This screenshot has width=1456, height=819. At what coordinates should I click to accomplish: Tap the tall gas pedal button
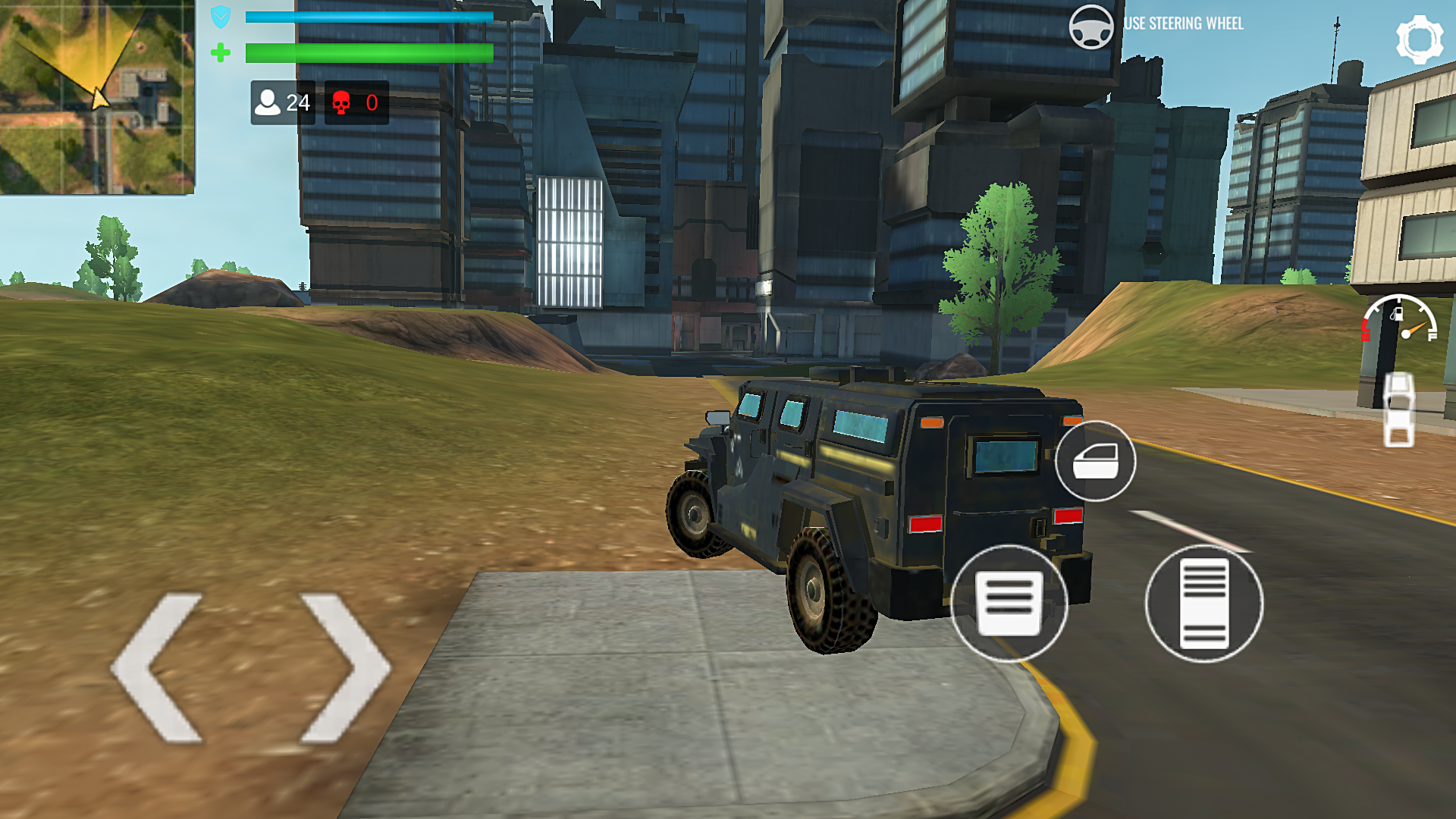[1203, 604]
